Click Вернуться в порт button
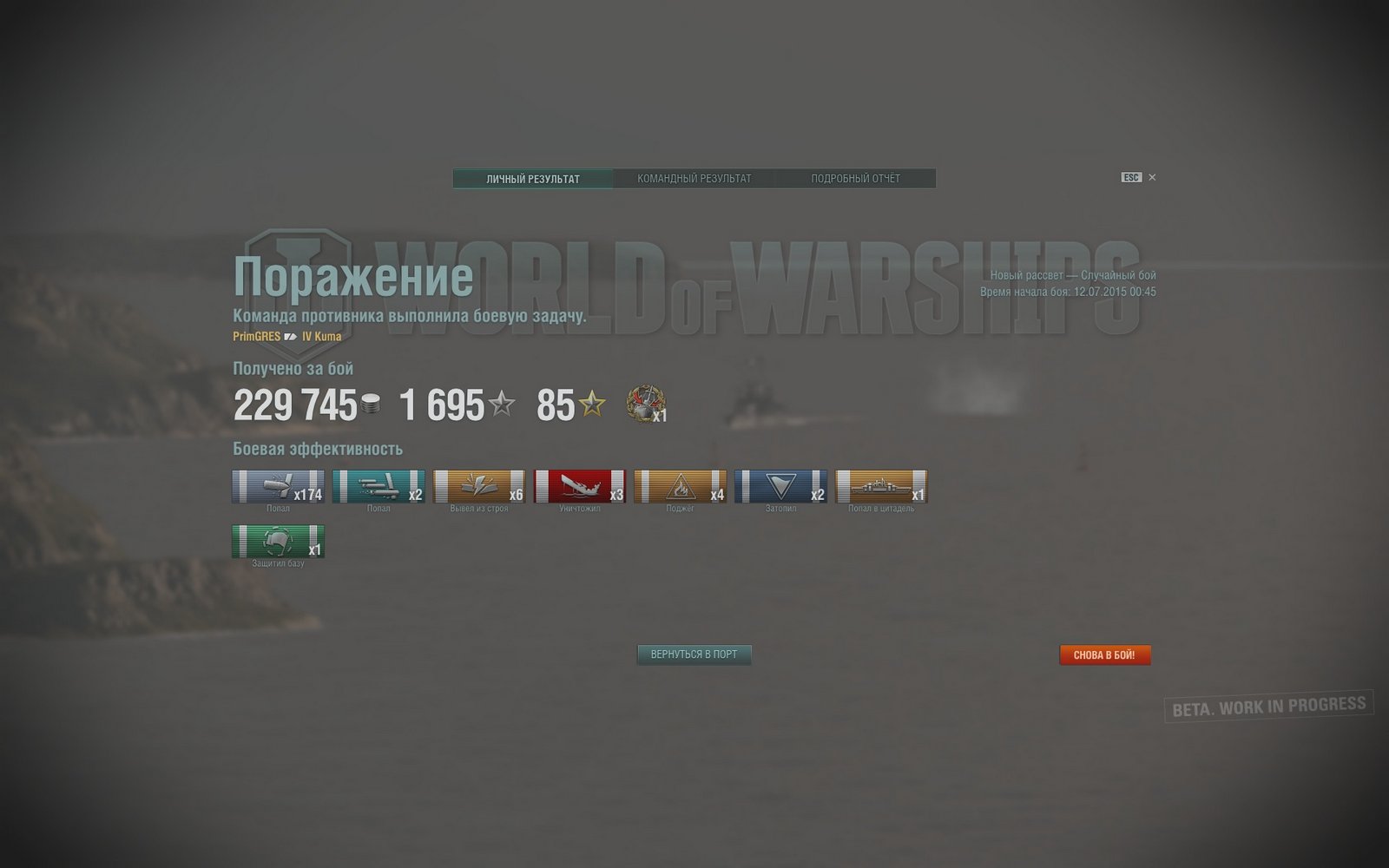This screenshot has width=1389, height=868. [694, 654]
